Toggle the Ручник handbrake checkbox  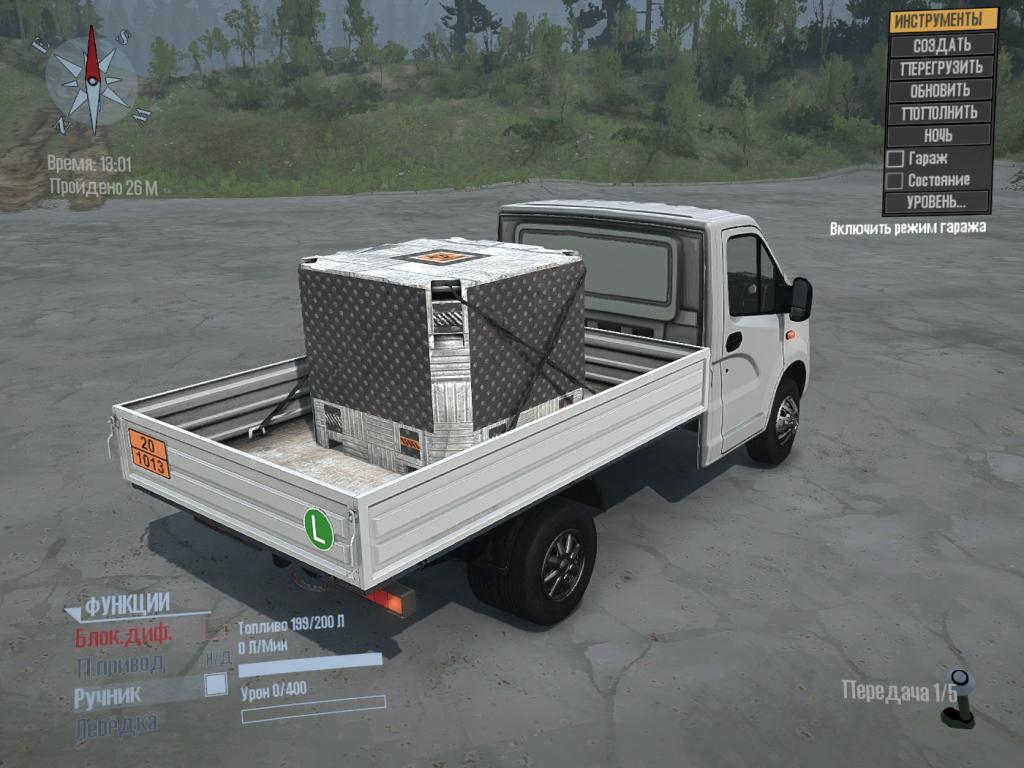click(215, 684)
